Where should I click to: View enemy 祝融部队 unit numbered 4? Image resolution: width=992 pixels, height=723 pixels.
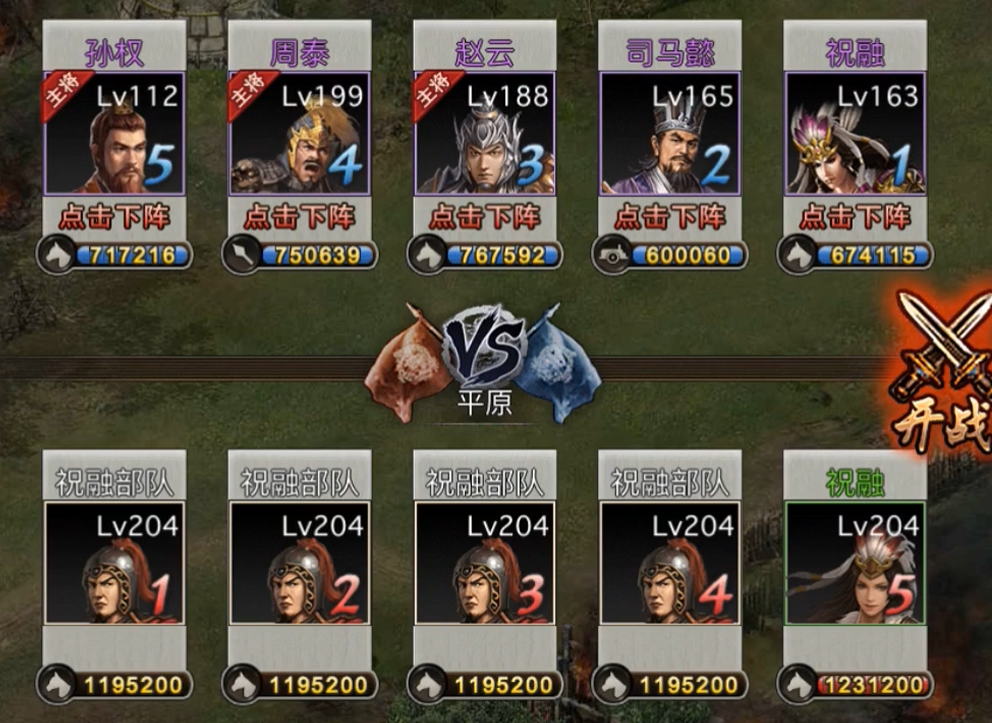[x=670, y=563]
